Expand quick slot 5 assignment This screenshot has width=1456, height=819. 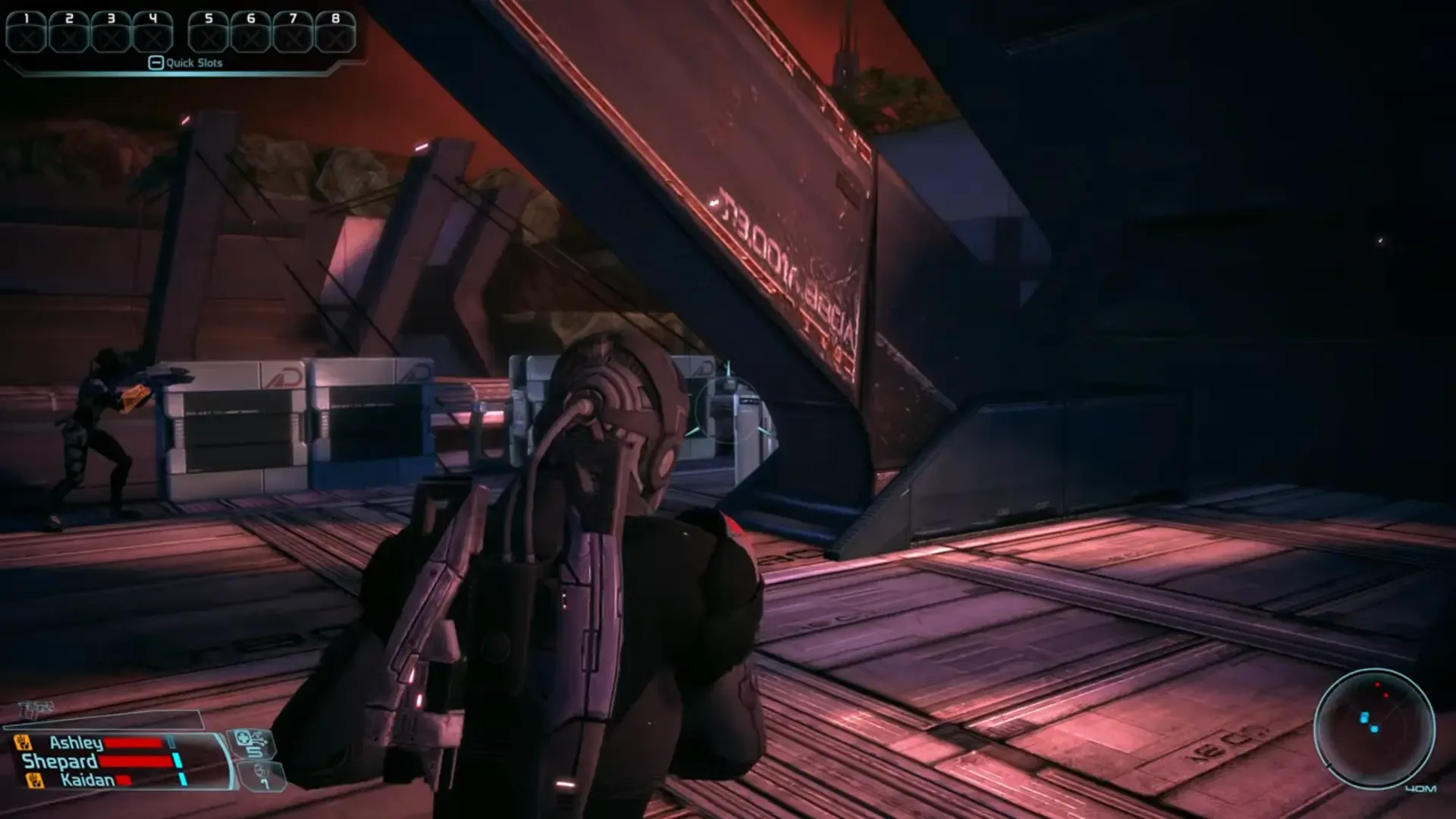(x=207, y=33)
